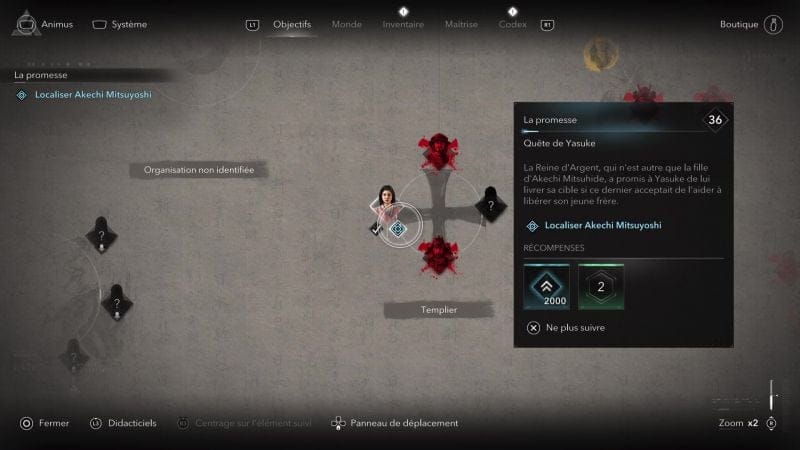
Task: Inspect the 2000 XP reward tile
Action: click(546, 287)
